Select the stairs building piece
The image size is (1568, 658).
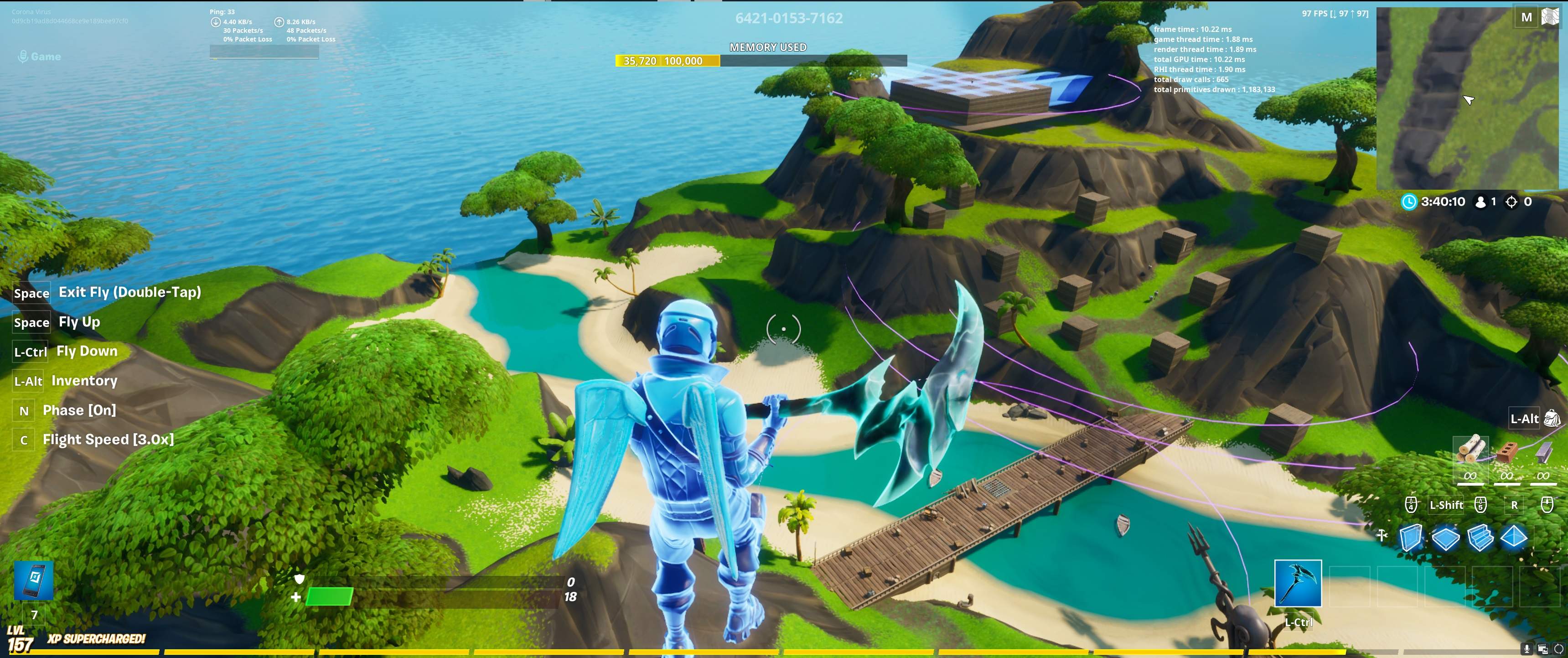click(x=1480, y=538)
